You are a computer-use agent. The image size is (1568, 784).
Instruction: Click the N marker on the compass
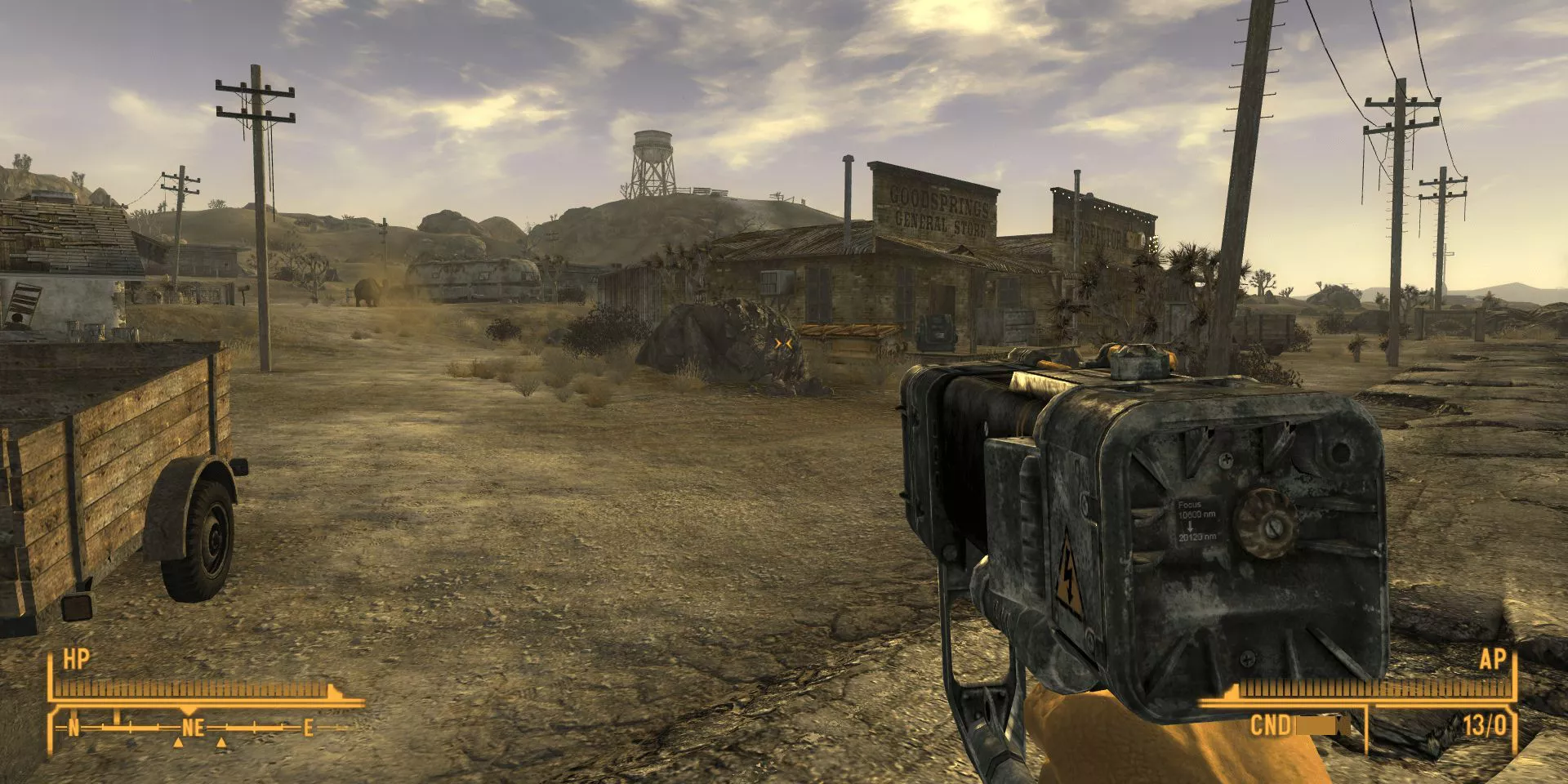tap(74, 727)
